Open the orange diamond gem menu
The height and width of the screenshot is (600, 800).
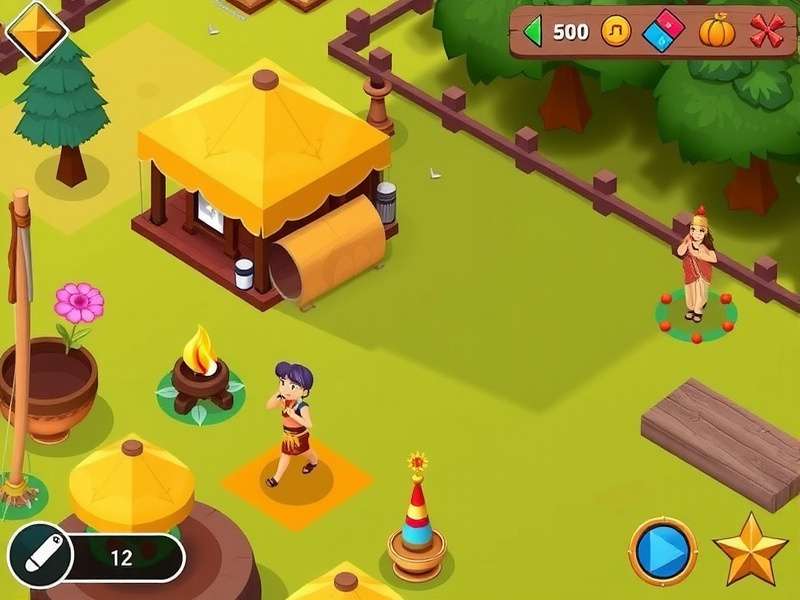pos(36,30)
